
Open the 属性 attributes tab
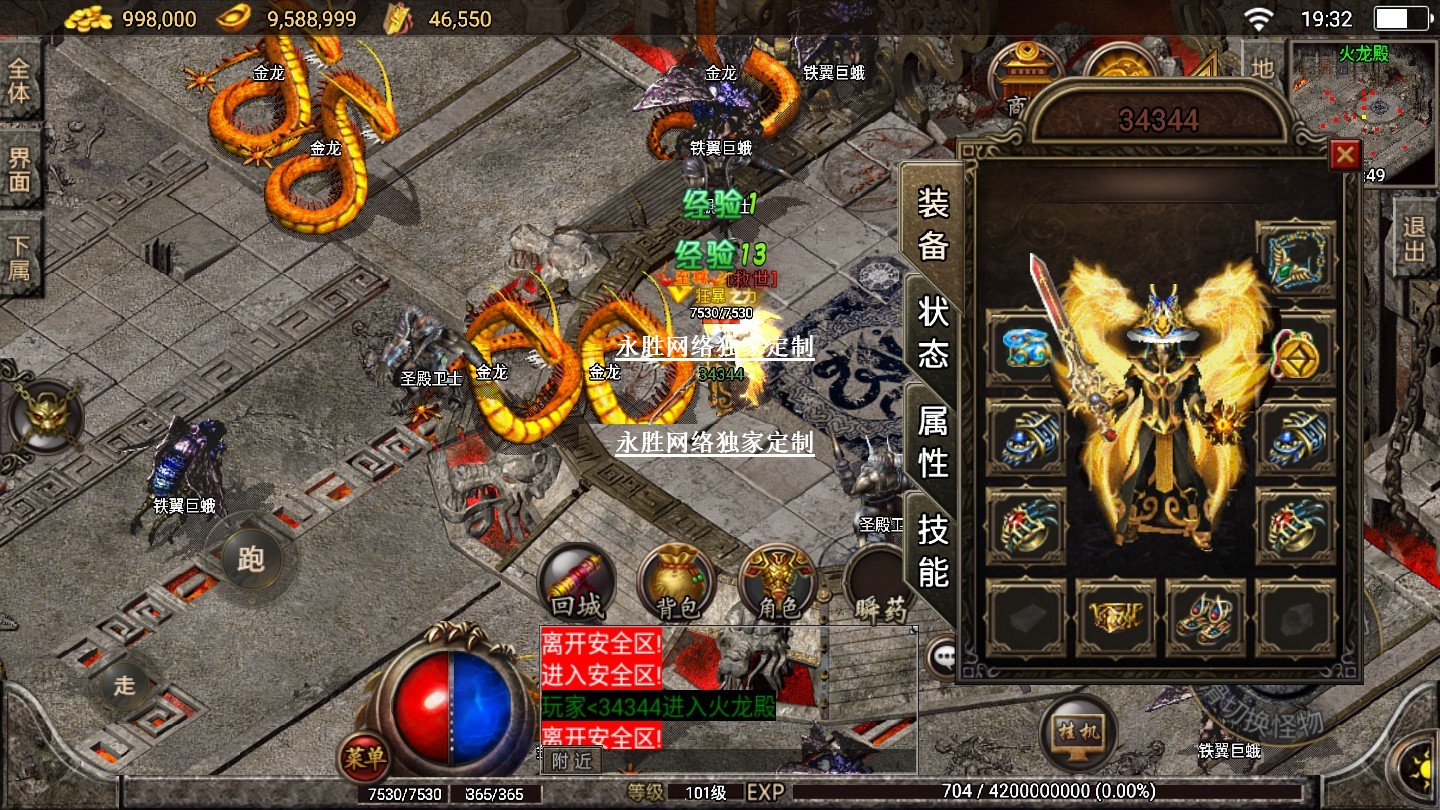tap(933, 441)
